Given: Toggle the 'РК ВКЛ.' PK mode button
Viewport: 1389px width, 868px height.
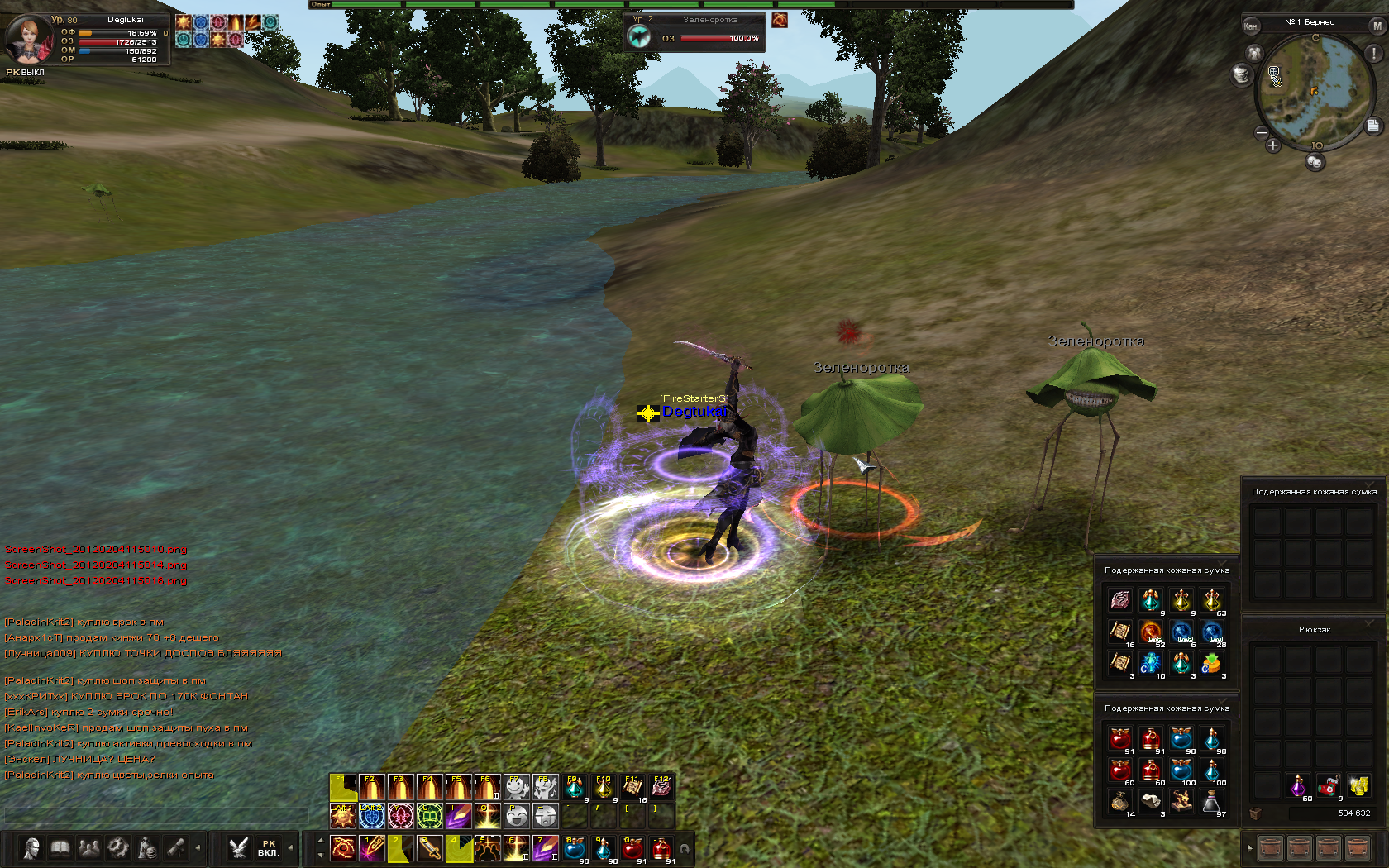Looking at the screenshot, I should pos(268,848).
